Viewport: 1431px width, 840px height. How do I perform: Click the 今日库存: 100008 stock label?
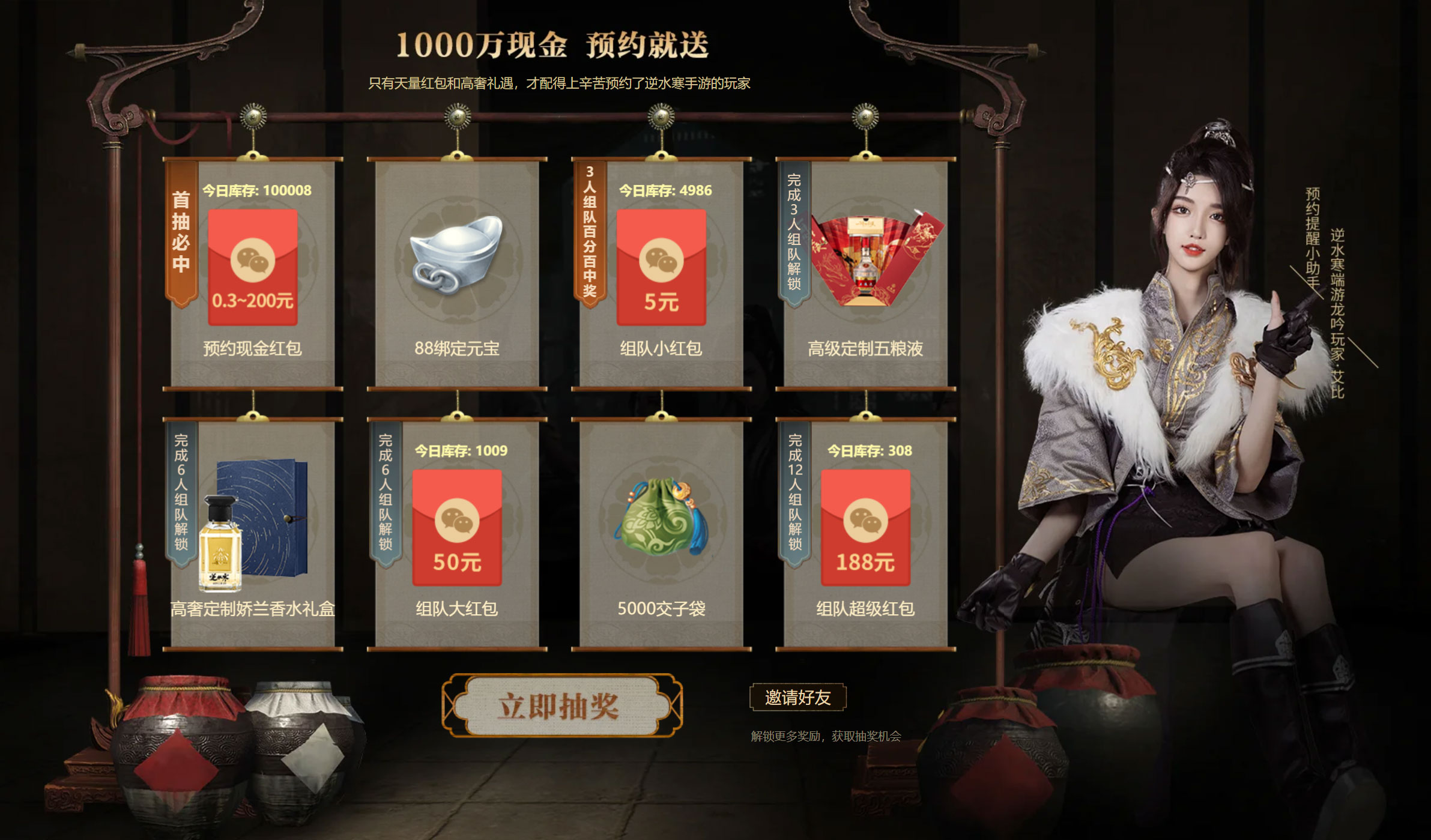(259, 190)
